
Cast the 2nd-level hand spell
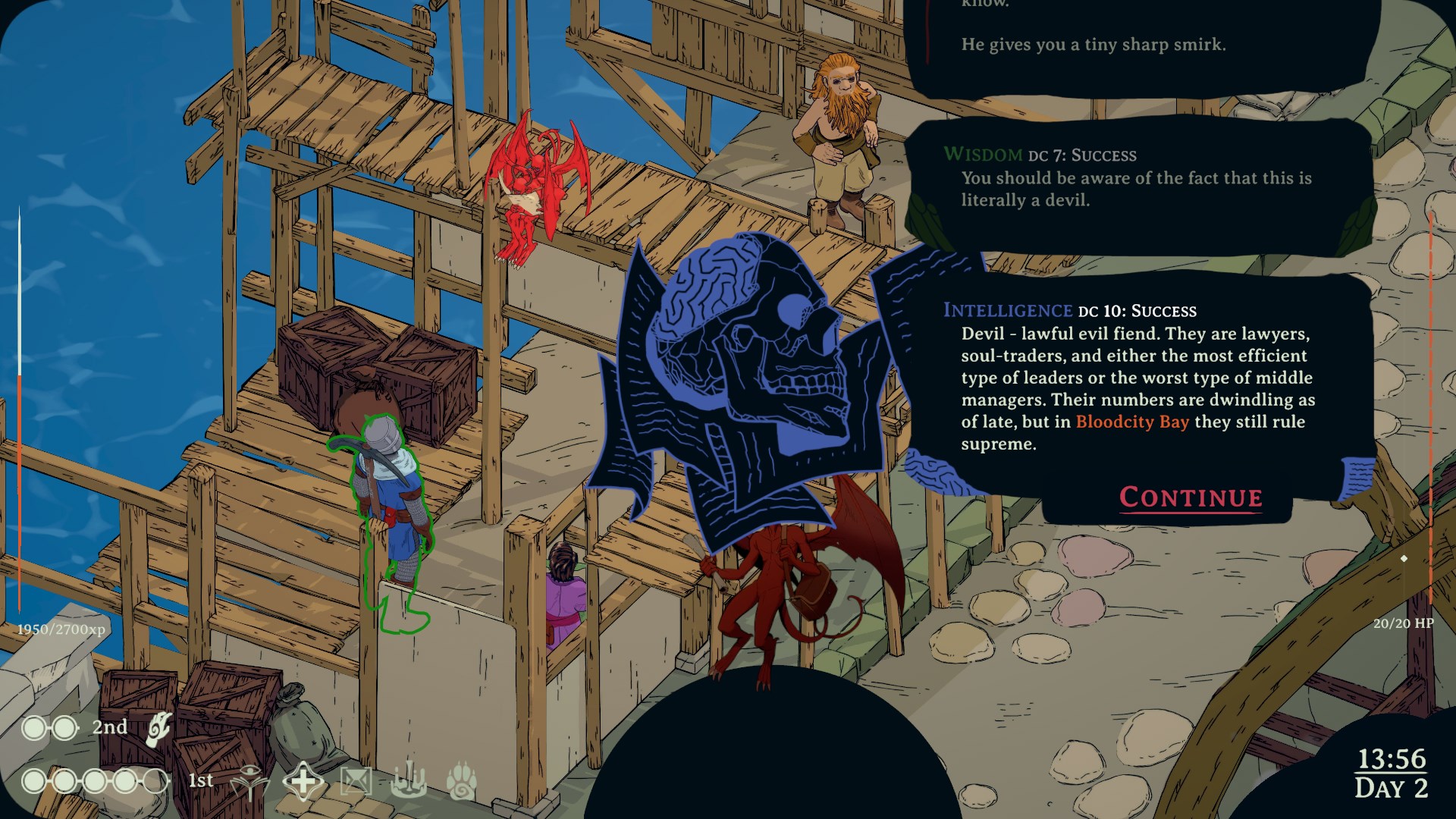coord(159,728)
